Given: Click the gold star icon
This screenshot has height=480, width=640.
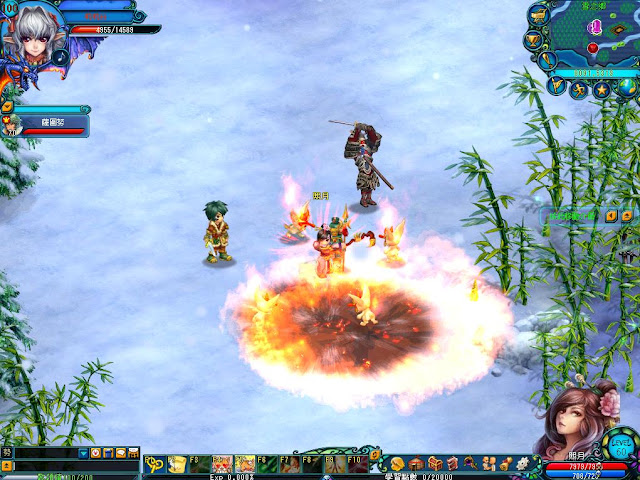Looking at the screenshot, I should click(602, 90).
